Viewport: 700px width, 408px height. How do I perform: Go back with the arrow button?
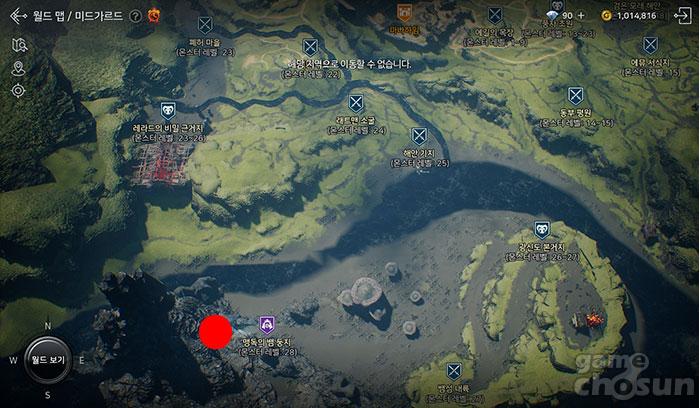pyautogui.click(x=17, y=15)
